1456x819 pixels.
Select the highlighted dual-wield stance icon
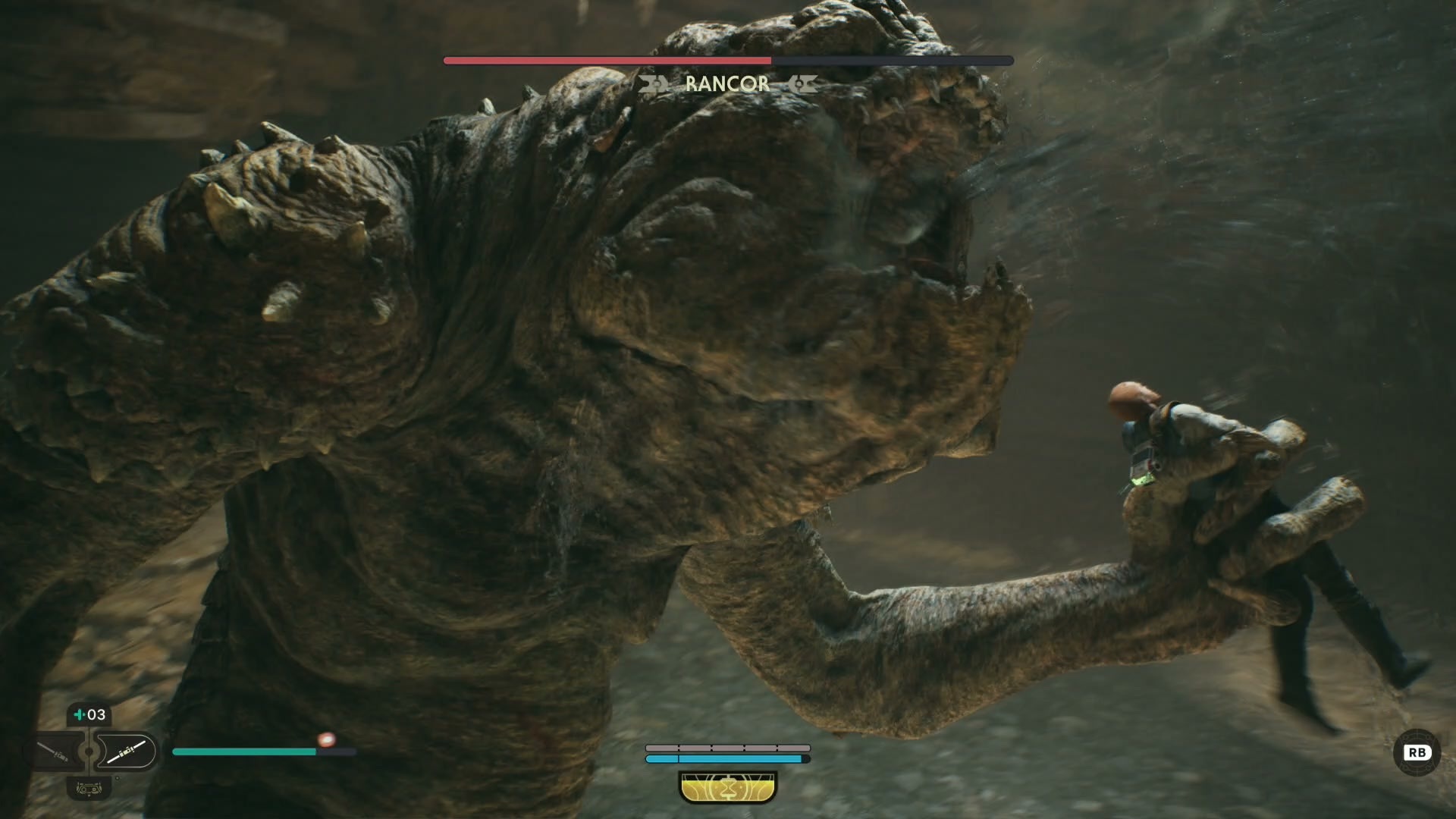[127, 752]
